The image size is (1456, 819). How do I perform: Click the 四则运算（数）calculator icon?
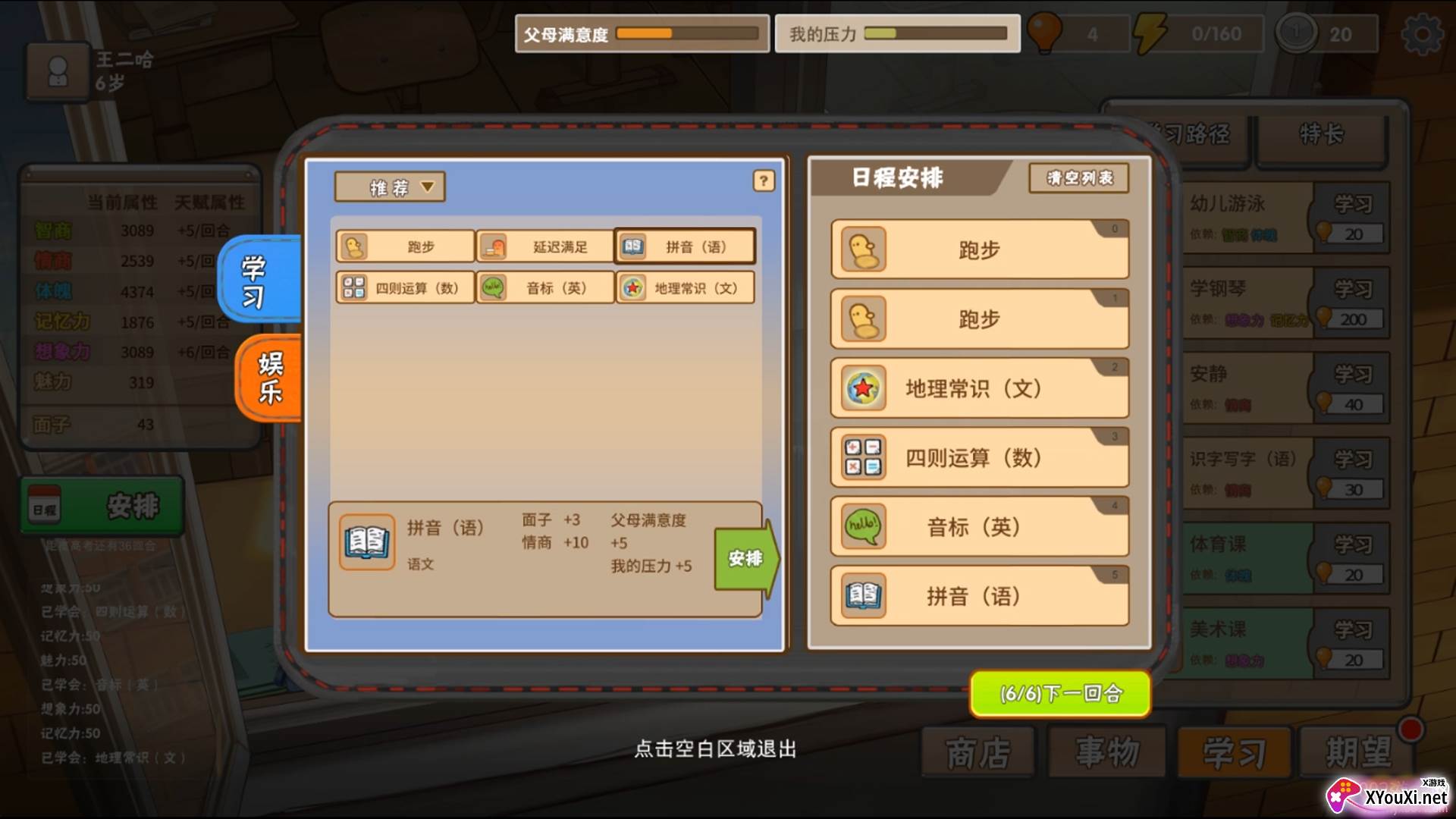pyautogui.click(x=353, y=287)
